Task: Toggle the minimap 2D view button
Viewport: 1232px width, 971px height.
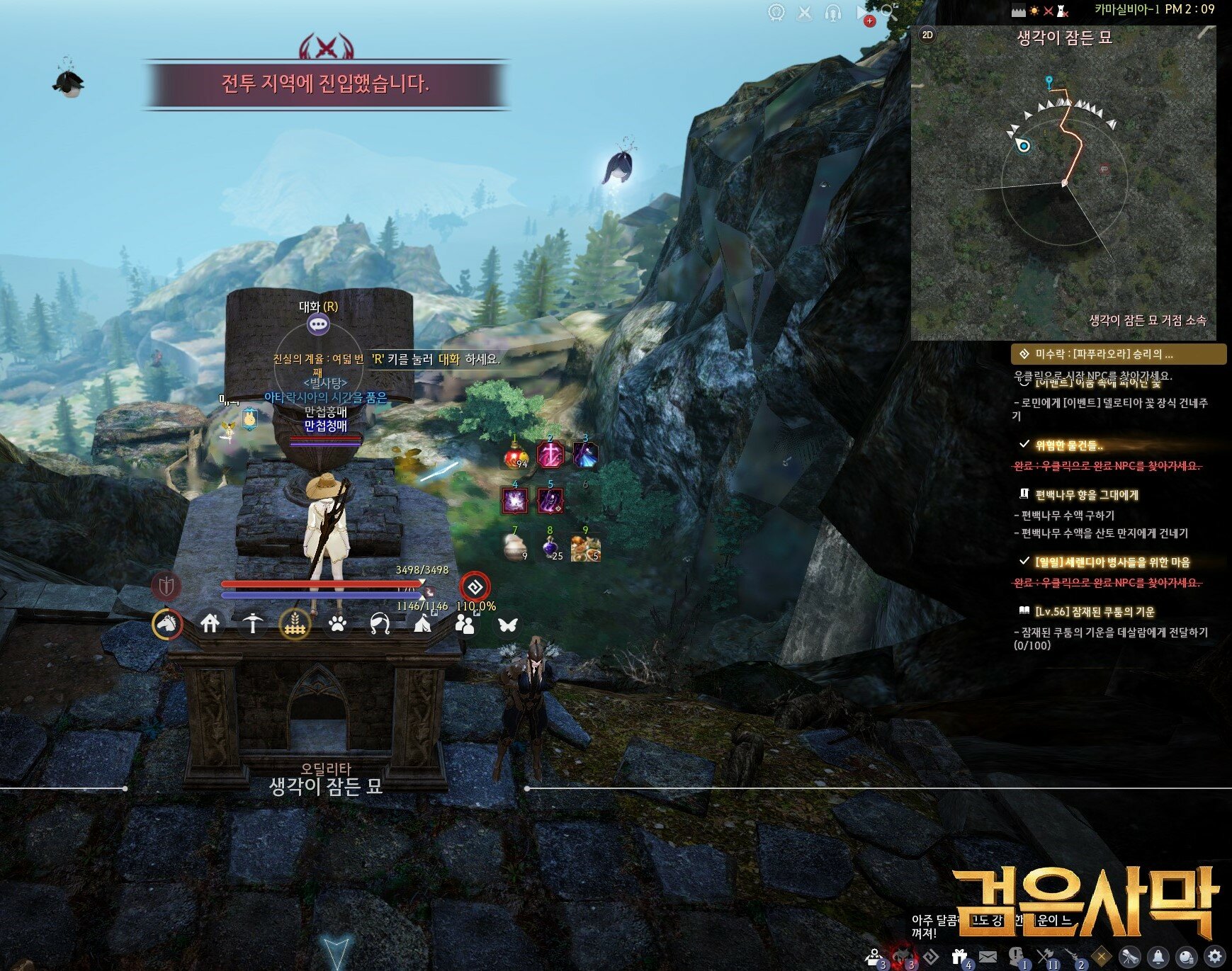Action: click(x=927, y=35)
